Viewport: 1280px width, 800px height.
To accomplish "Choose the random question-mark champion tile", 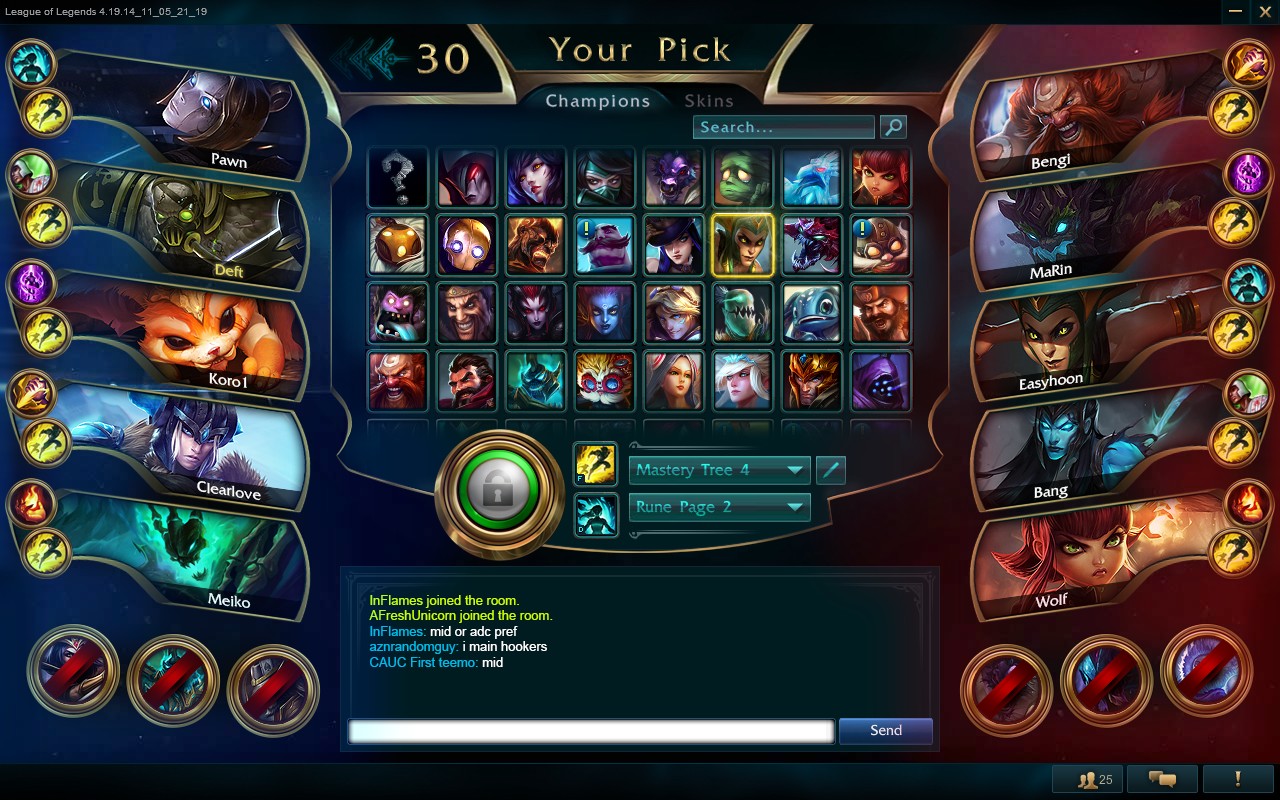I will (x=398, y=178).
